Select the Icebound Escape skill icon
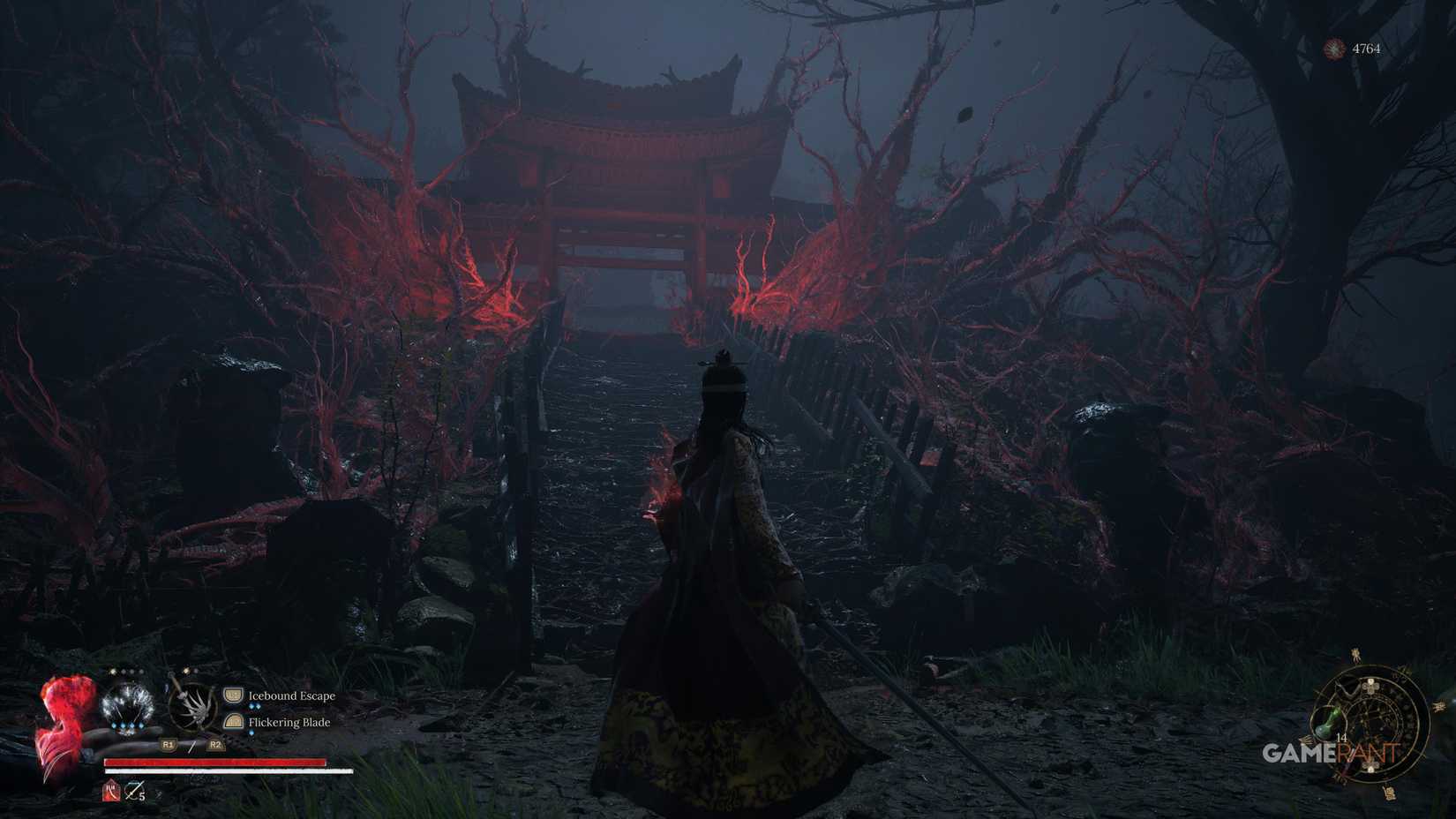1456x819 pixels. (233, 695)
